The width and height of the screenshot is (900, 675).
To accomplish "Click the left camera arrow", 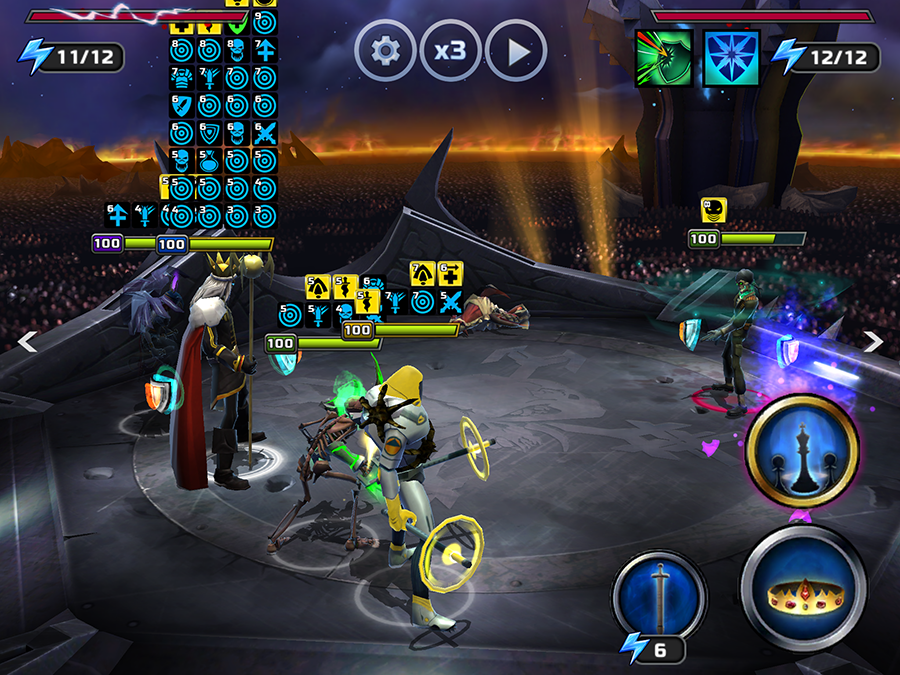I will click(28, 342).
